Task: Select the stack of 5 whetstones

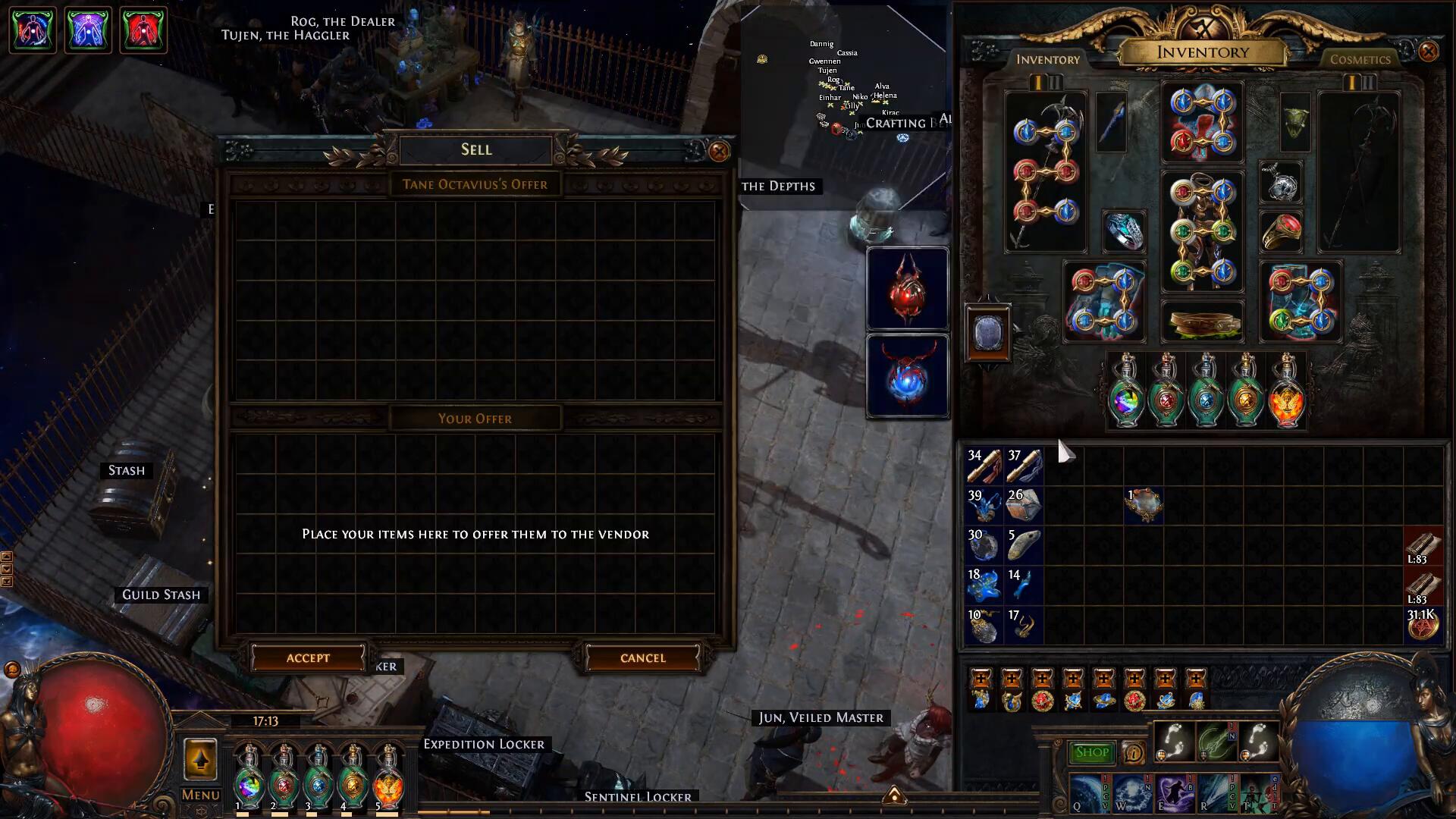Action: click(1025, 546)
